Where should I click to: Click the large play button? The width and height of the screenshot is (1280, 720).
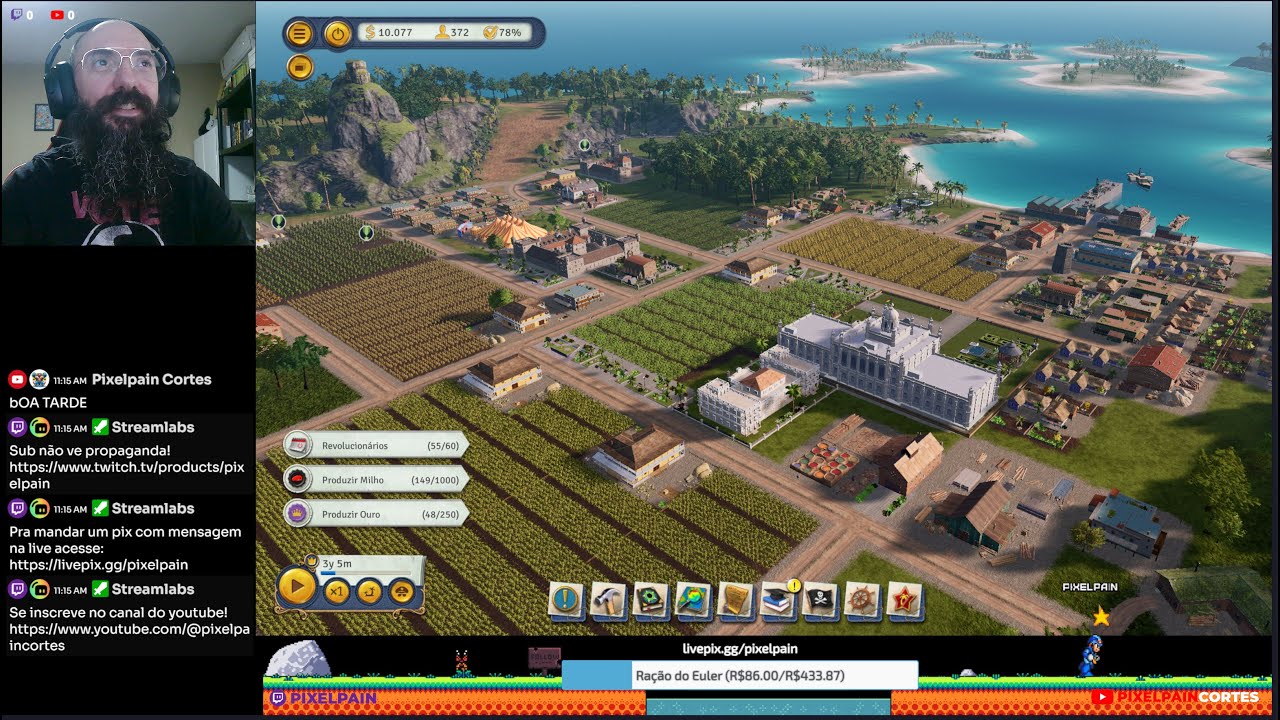coord(297,586)
